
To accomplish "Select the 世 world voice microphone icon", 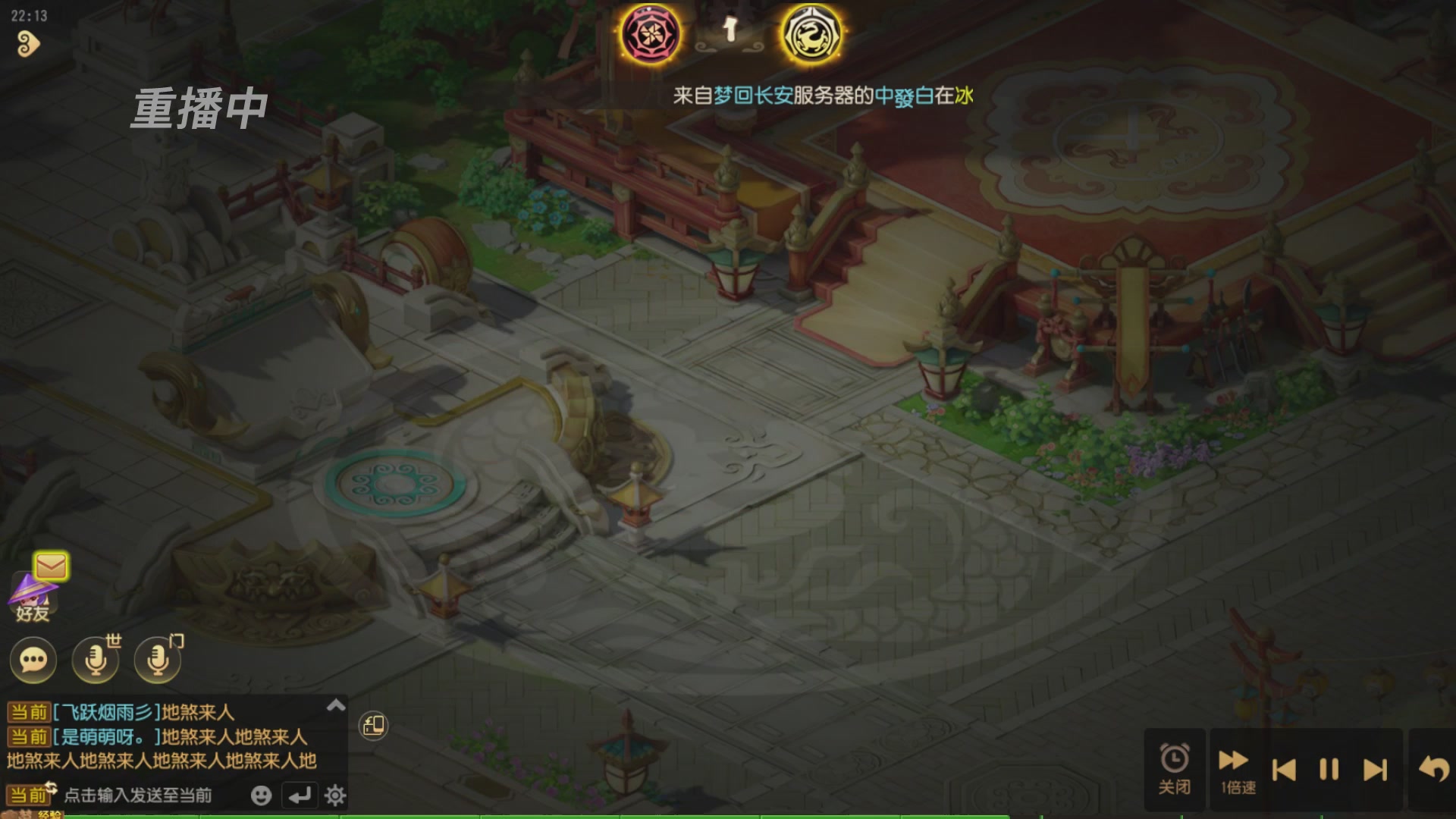I will (x=94, y=661).
